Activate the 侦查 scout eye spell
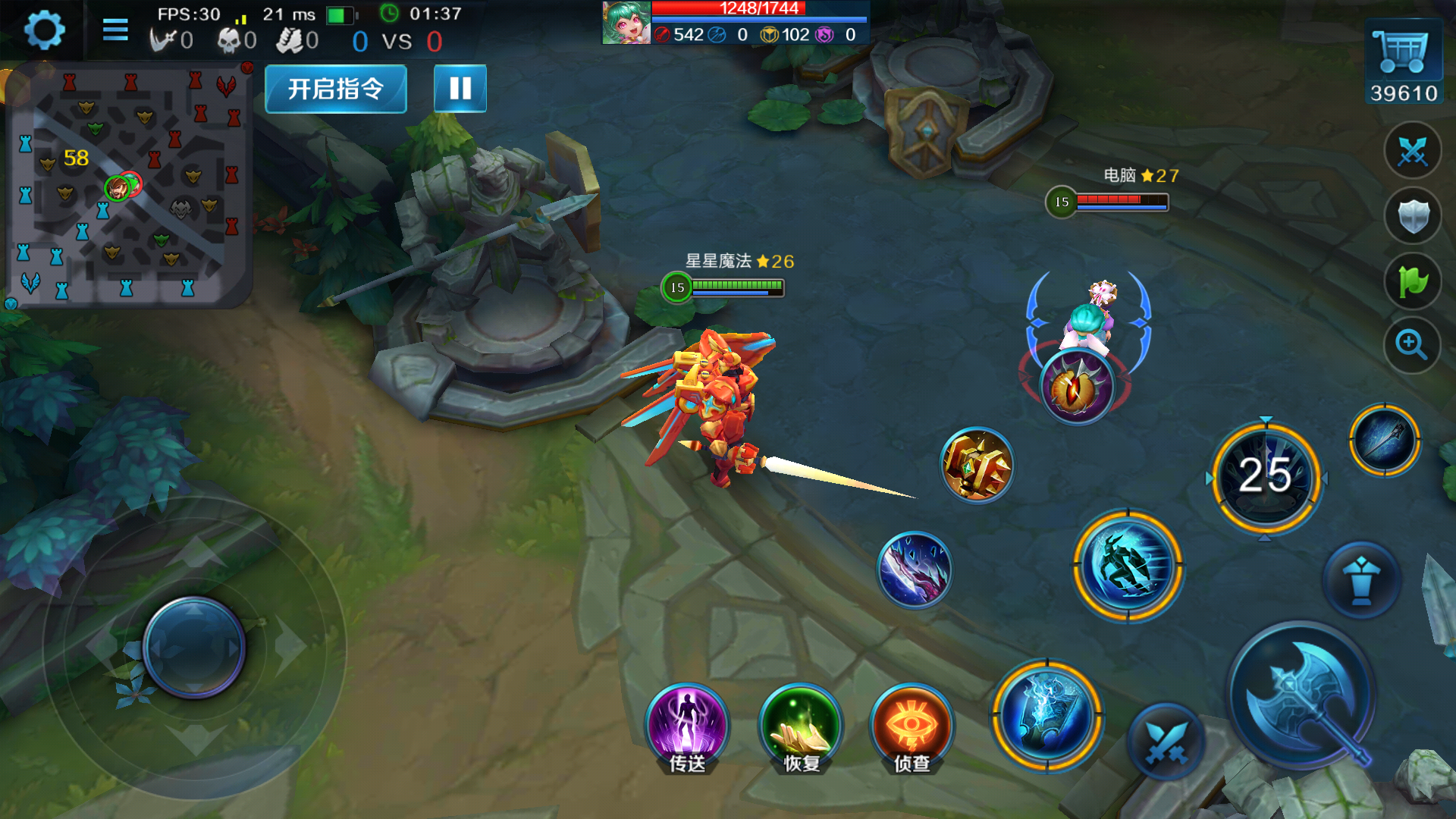The image size is (1456, 819). pos(912,726)
